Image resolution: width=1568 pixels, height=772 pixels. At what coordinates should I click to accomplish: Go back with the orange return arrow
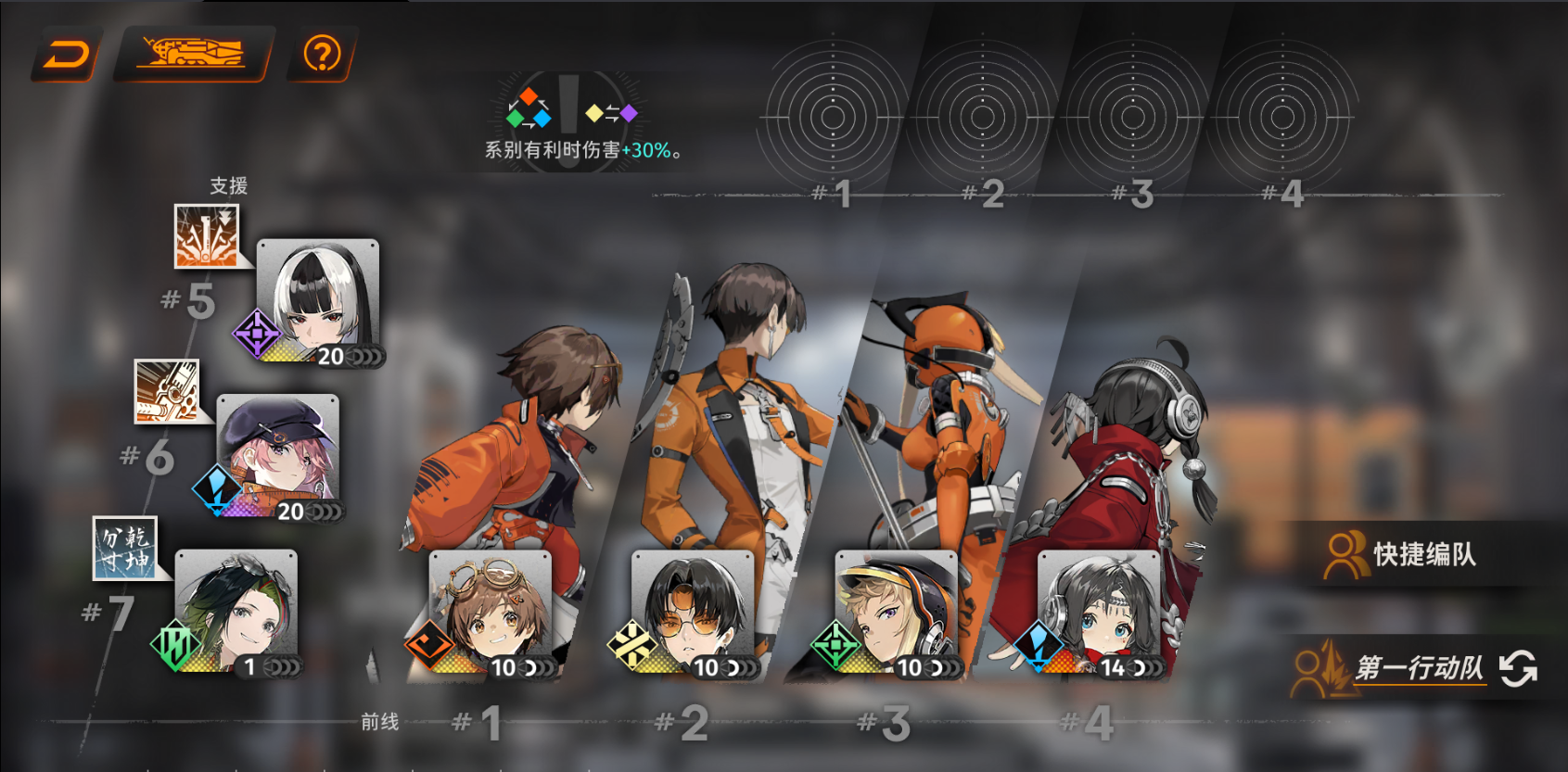click(x=67, y=56)
